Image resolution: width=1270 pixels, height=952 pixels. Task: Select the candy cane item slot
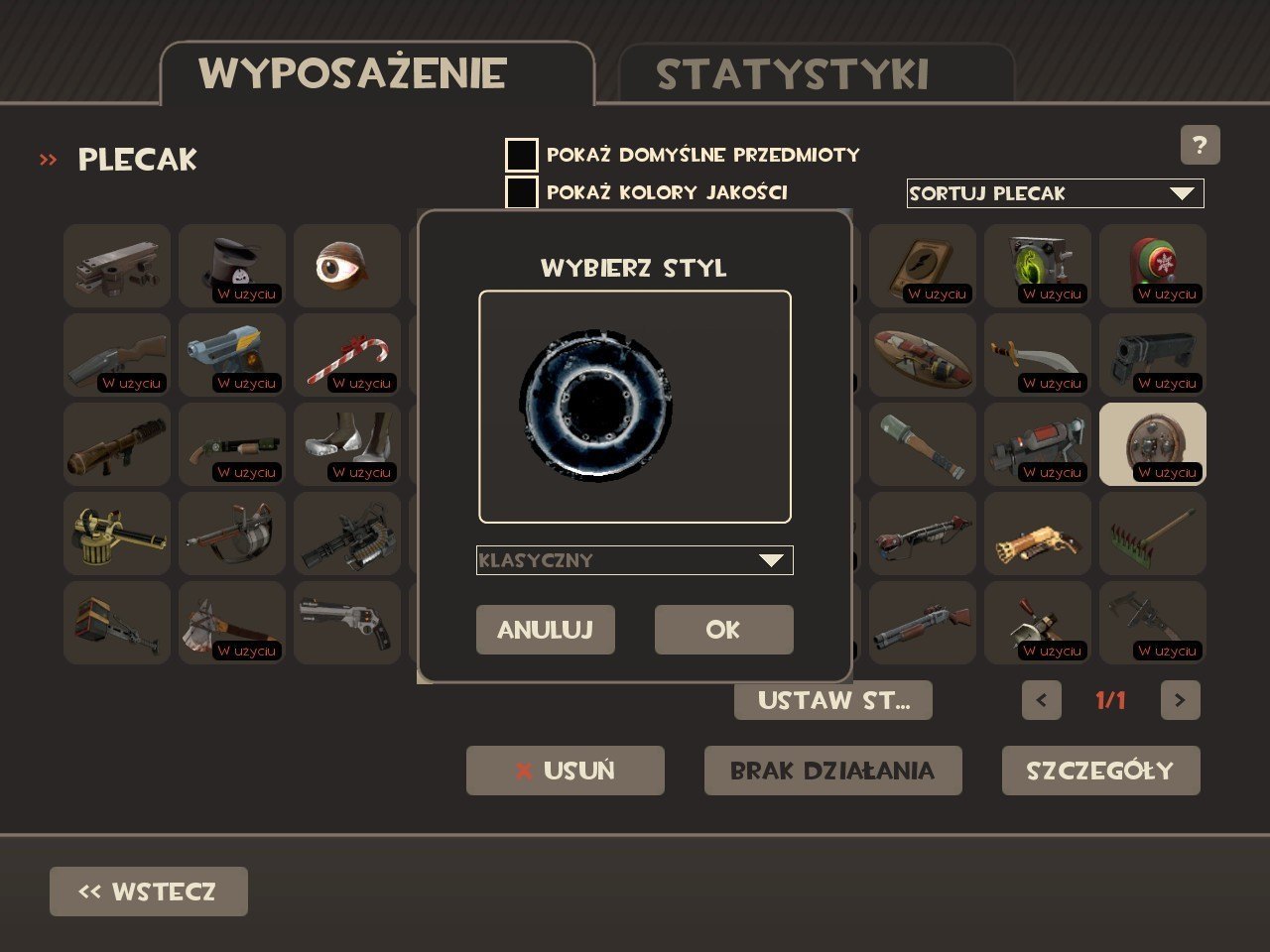click(347, 355)
